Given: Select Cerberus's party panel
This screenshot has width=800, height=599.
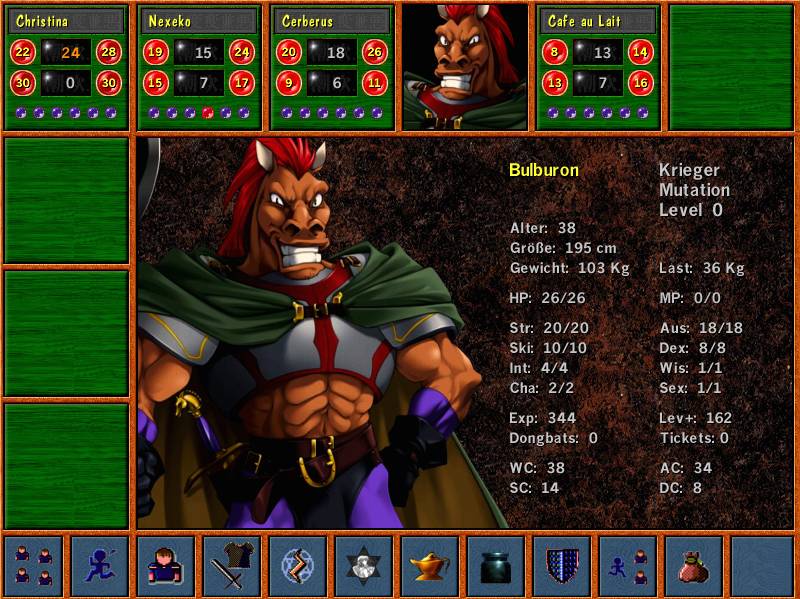Looking at the screenshot, I should (x=333, y=67).
